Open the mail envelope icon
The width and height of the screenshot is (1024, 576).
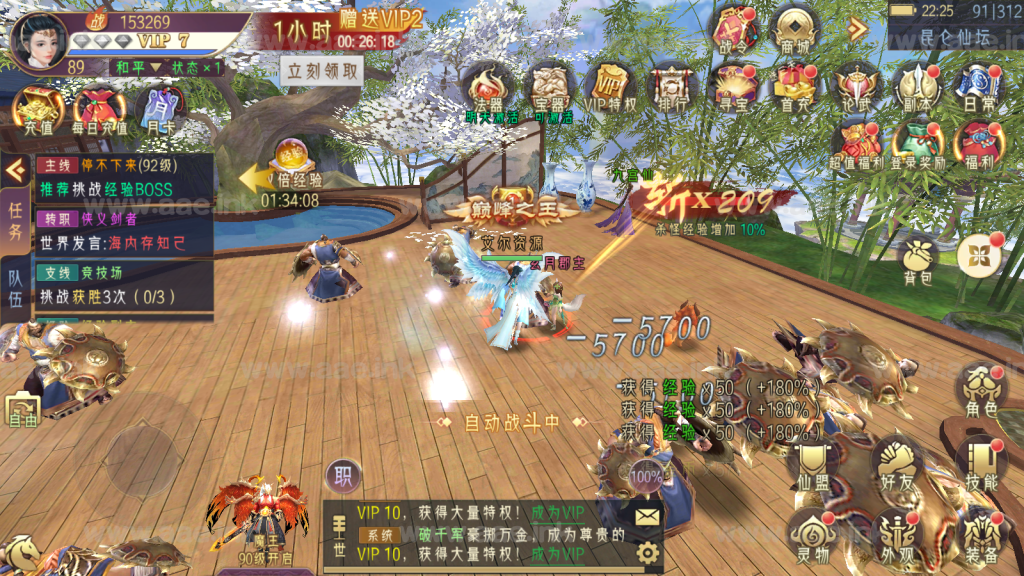pos(647,516)
